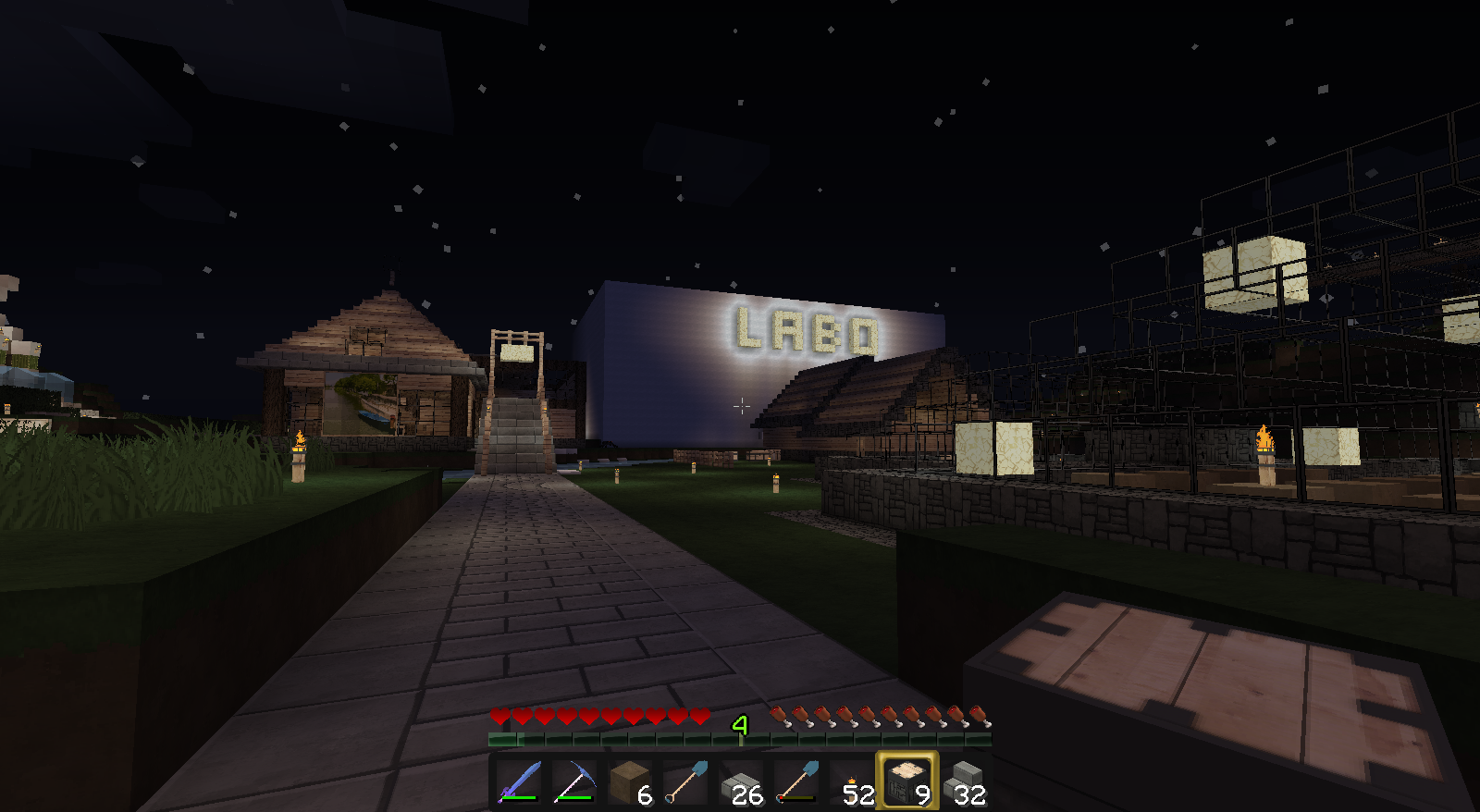Select the blue sword hotbar slot
This screenshot has width=1480, height=812.
point(519,781)
